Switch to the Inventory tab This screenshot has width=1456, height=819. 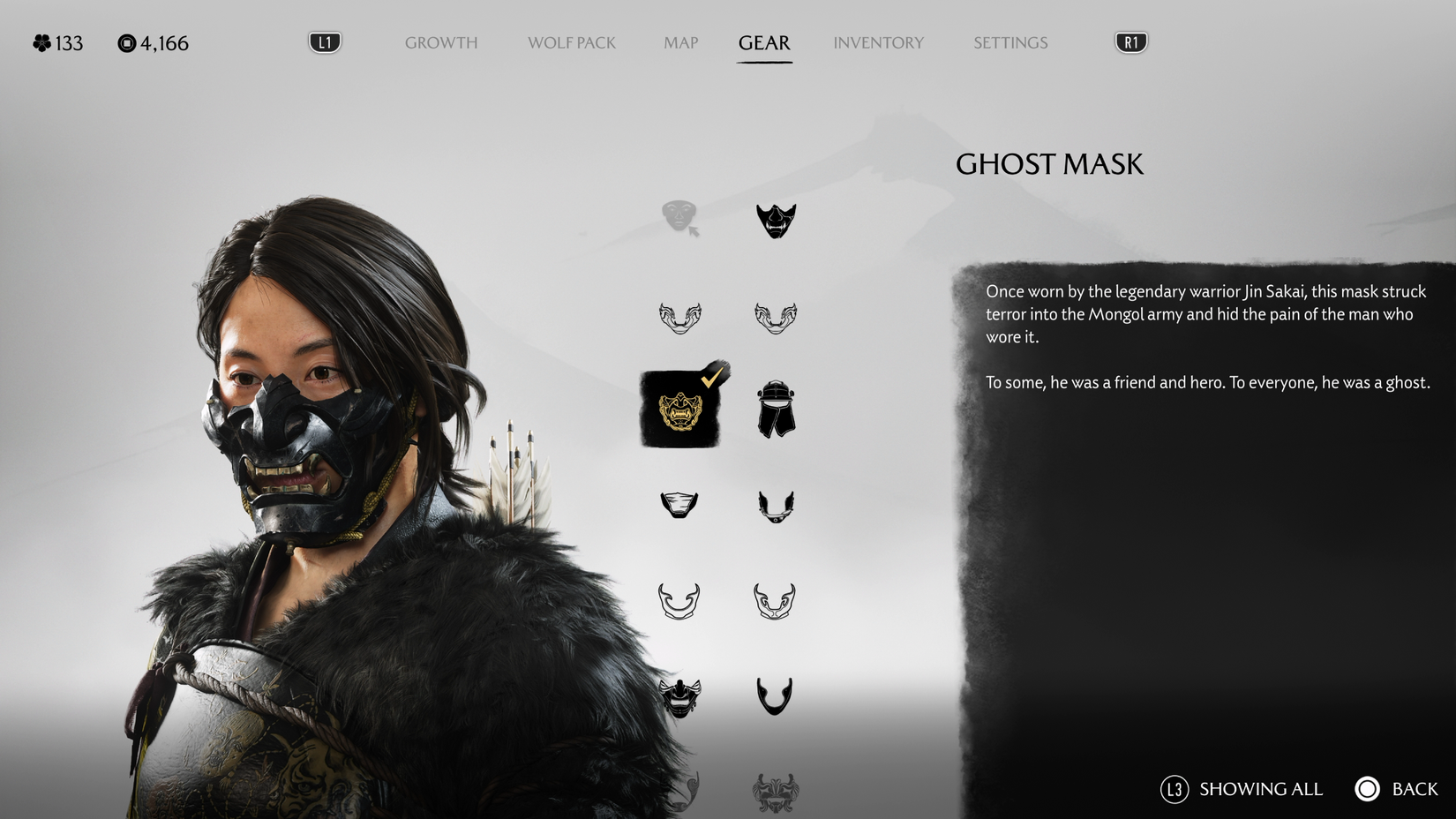point(879,42)
